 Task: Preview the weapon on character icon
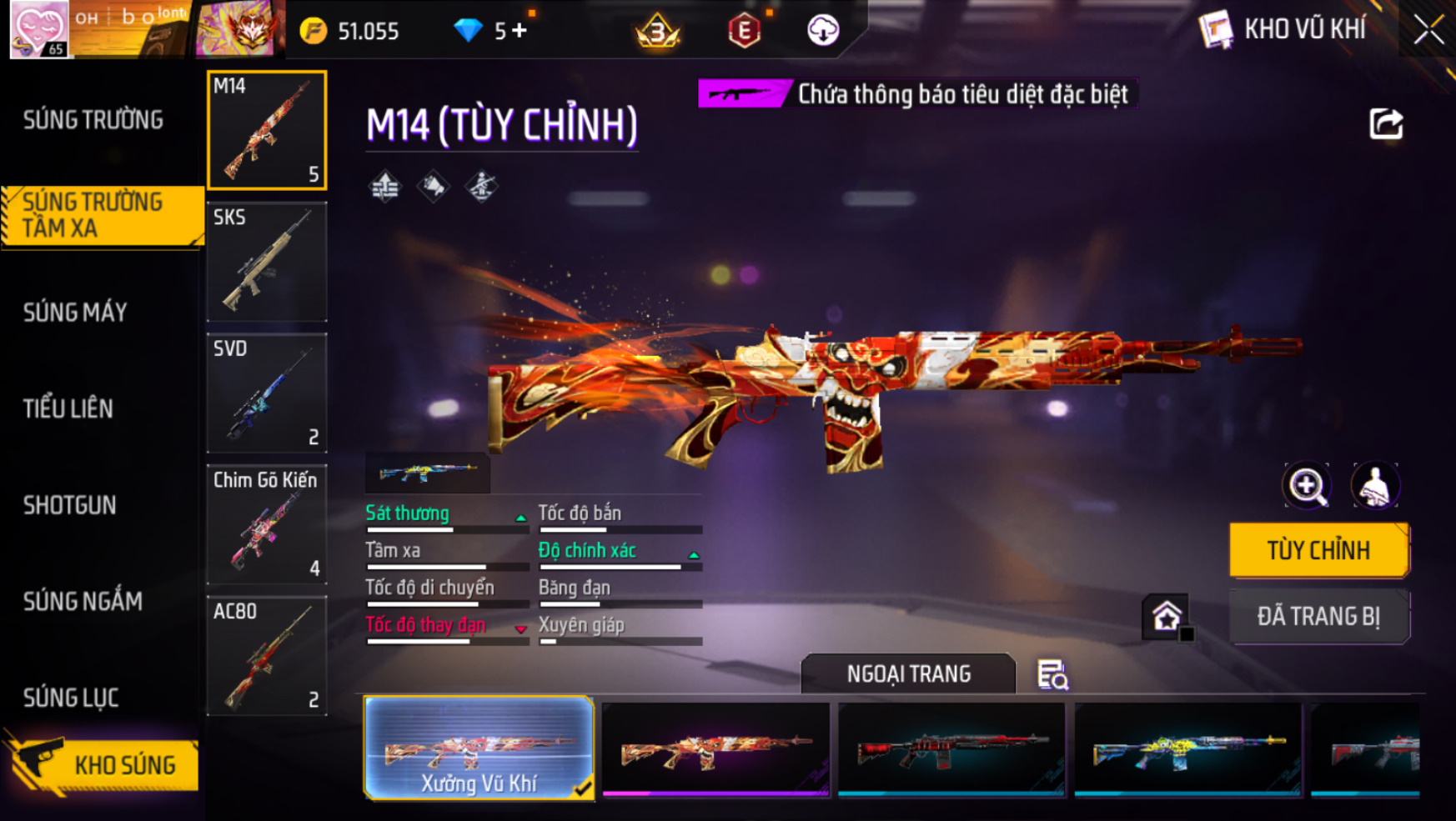pos(1375,486)
